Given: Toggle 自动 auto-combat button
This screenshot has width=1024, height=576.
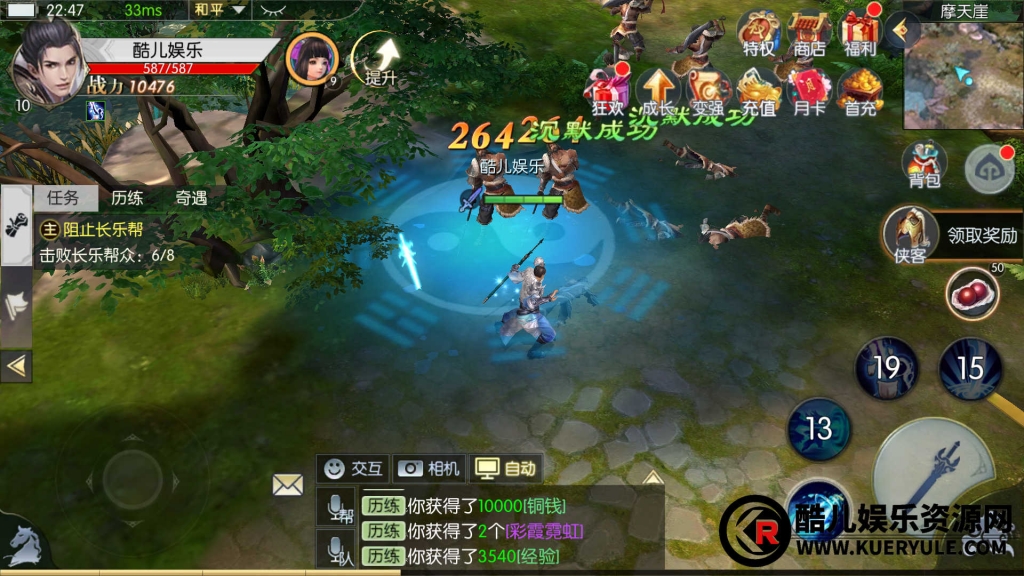Looking at the screenshot, I should click(507, 467).
